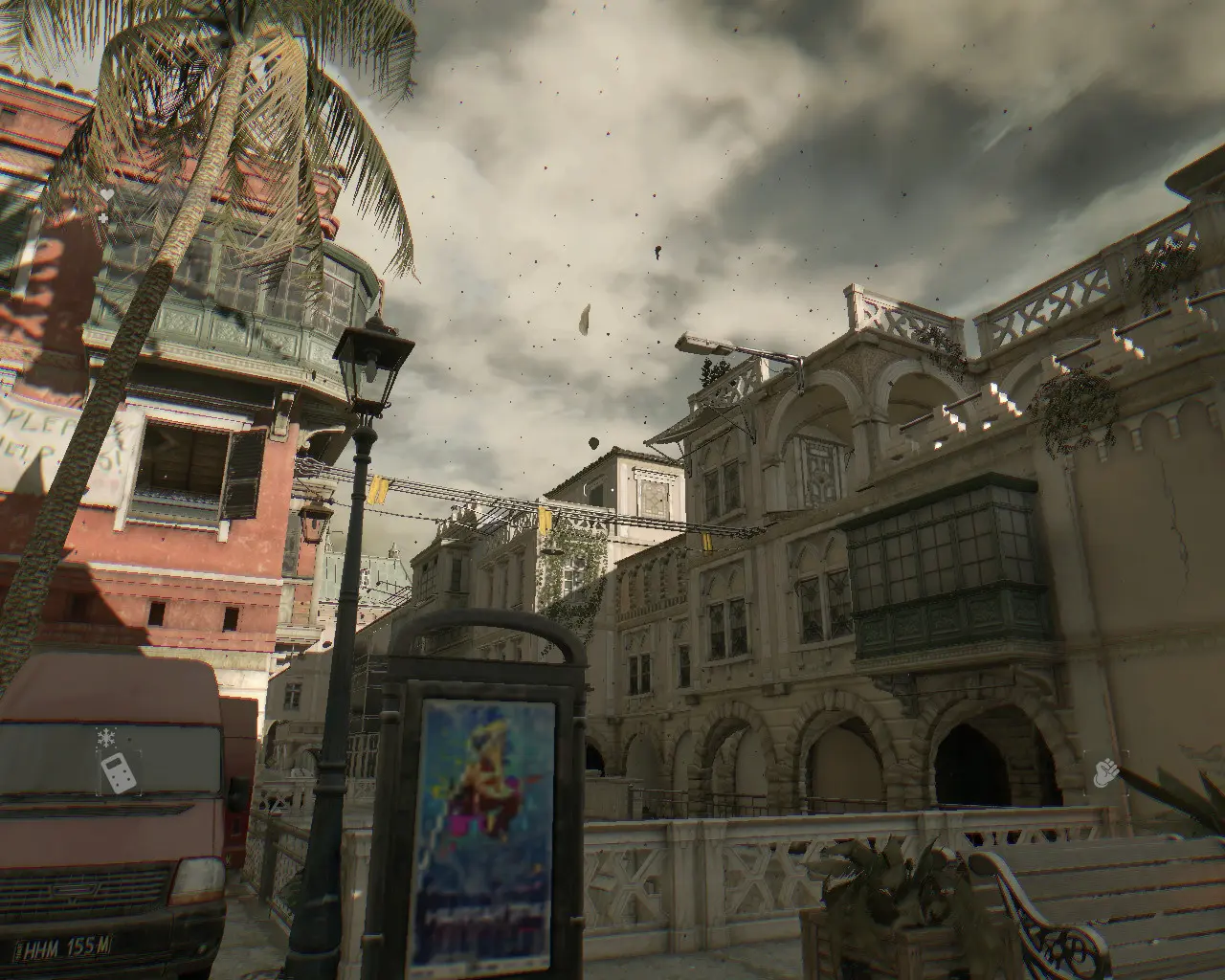Viewport: 1225px width, 980px height.
Task: Select the plus-shaped medkit icon
Action: (x=103, y=219)
